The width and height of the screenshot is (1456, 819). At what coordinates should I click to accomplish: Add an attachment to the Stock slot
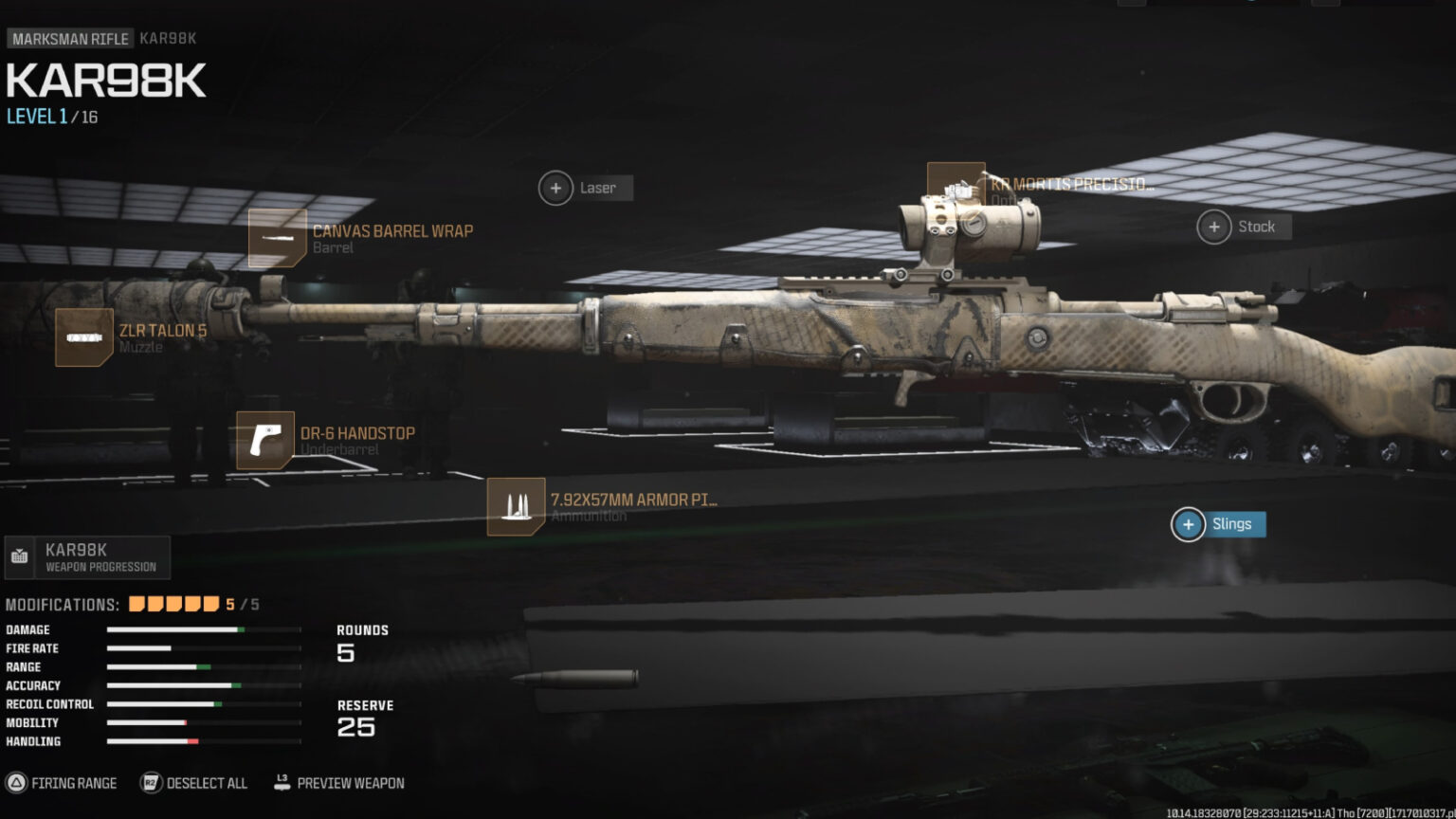point(1213,227)
